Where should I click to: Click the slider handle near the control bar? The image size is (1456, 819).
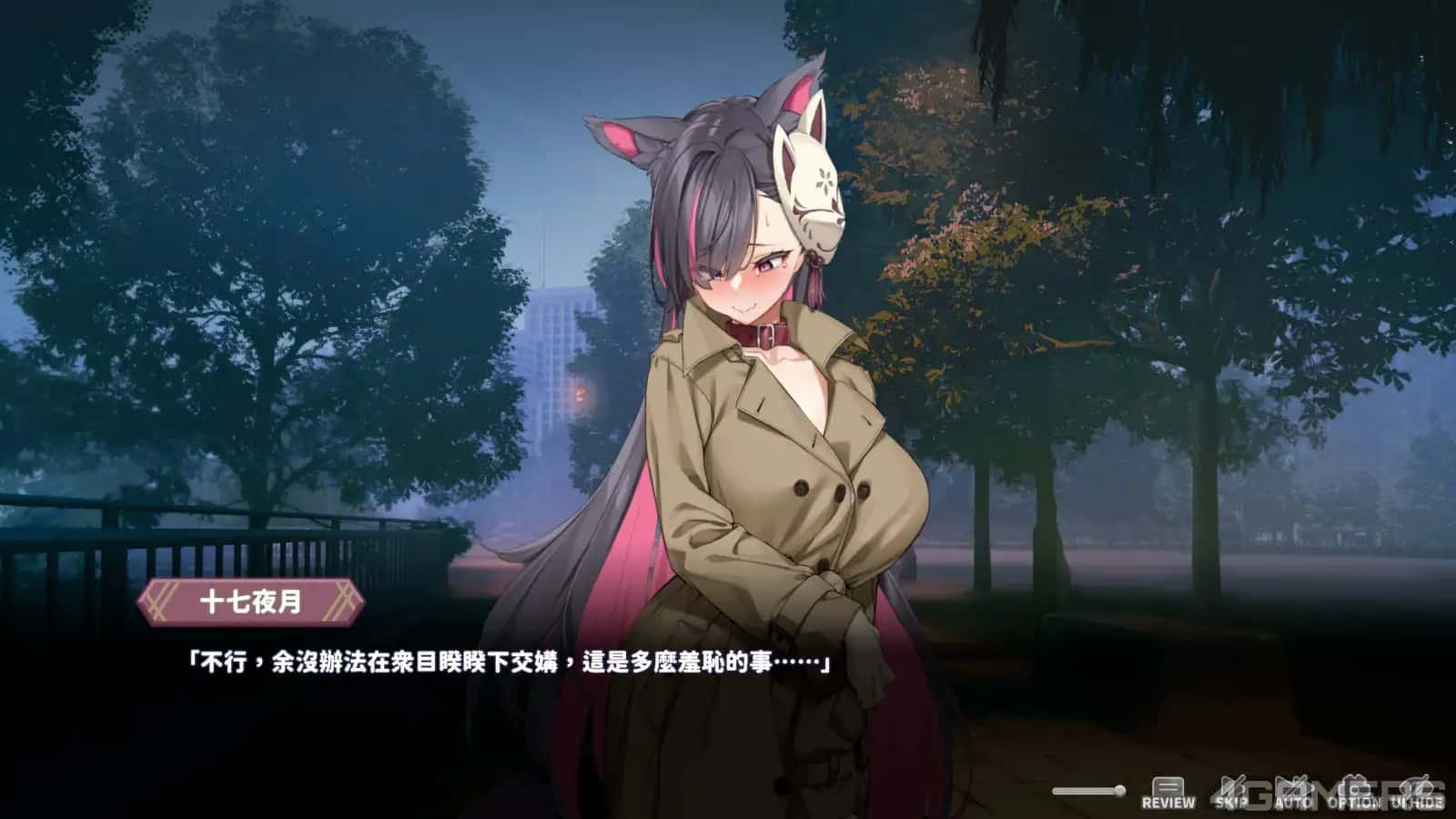pyautogui.click(x=1120, y=789)
